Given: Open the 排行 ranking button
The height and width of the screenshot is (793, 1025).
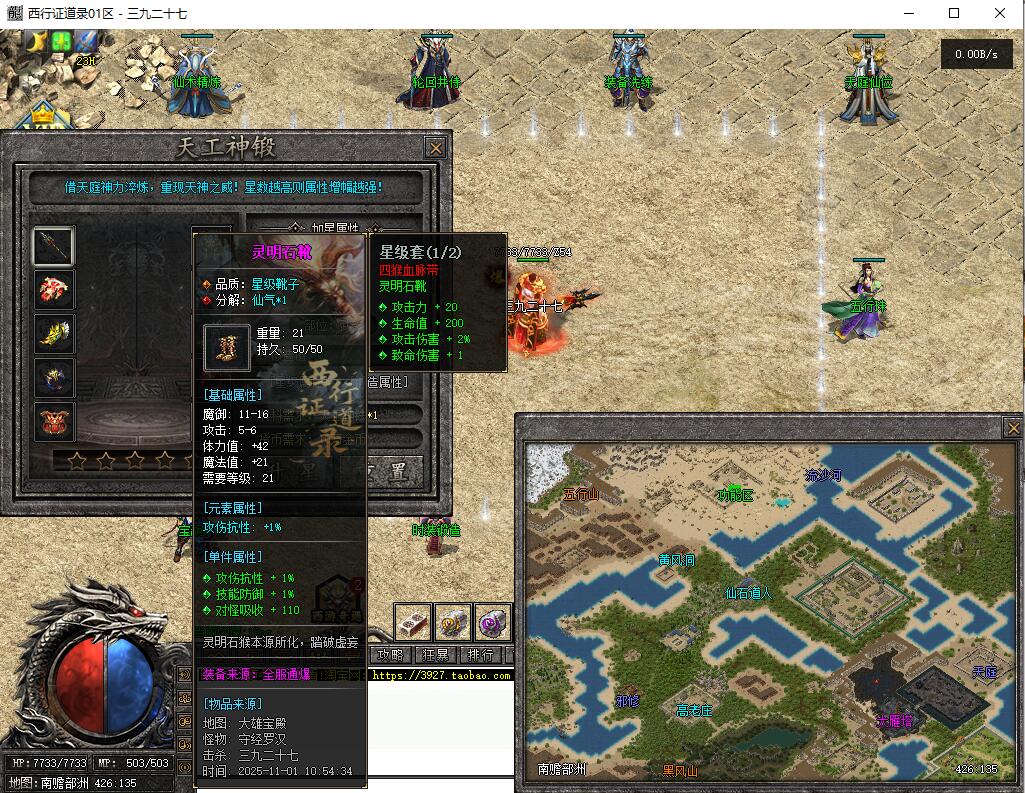Looking at the screenshot, I should click(481, 655).
